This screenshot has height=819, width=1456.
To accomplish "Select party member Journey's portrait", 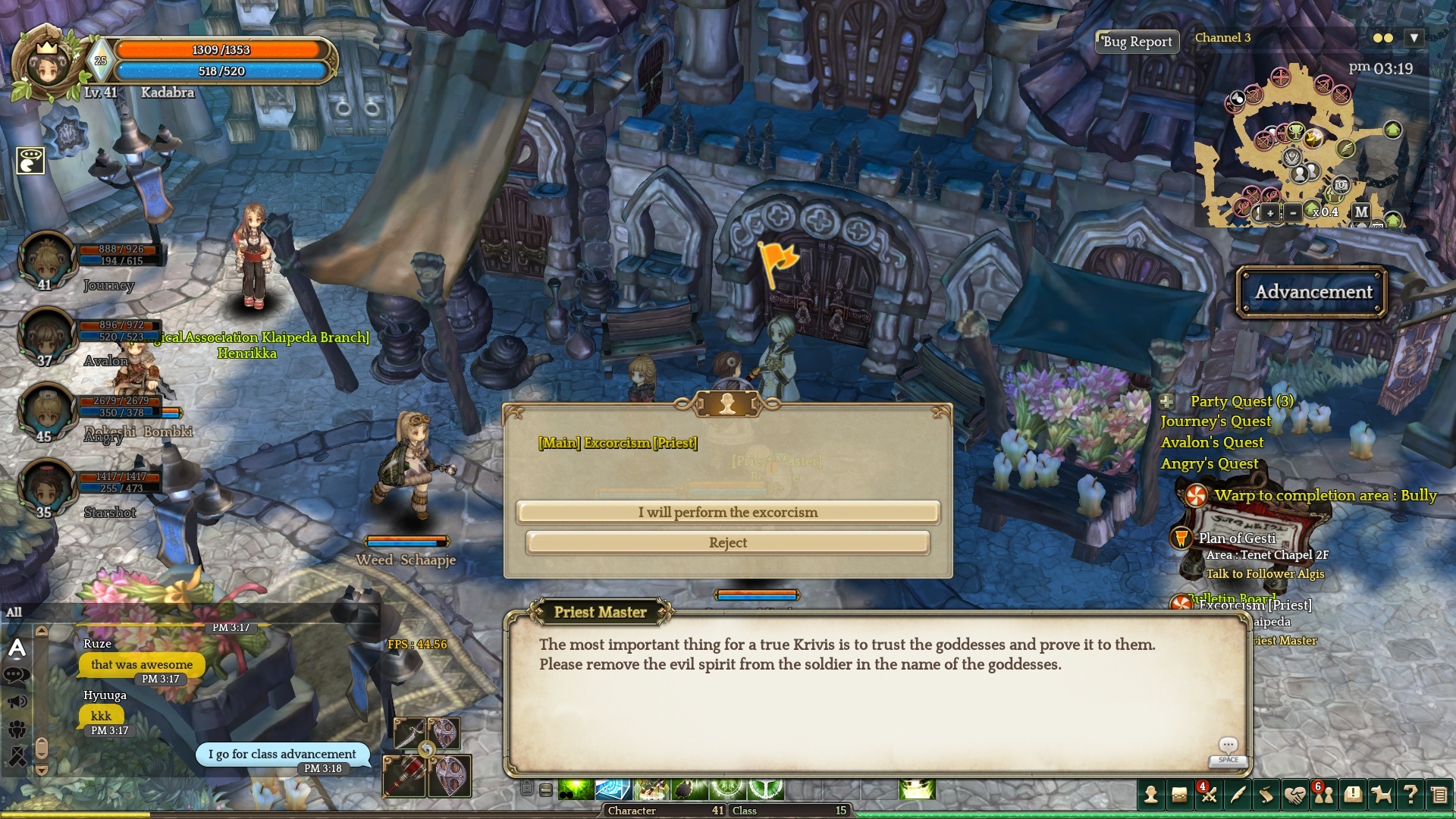I will coord(47,259).
